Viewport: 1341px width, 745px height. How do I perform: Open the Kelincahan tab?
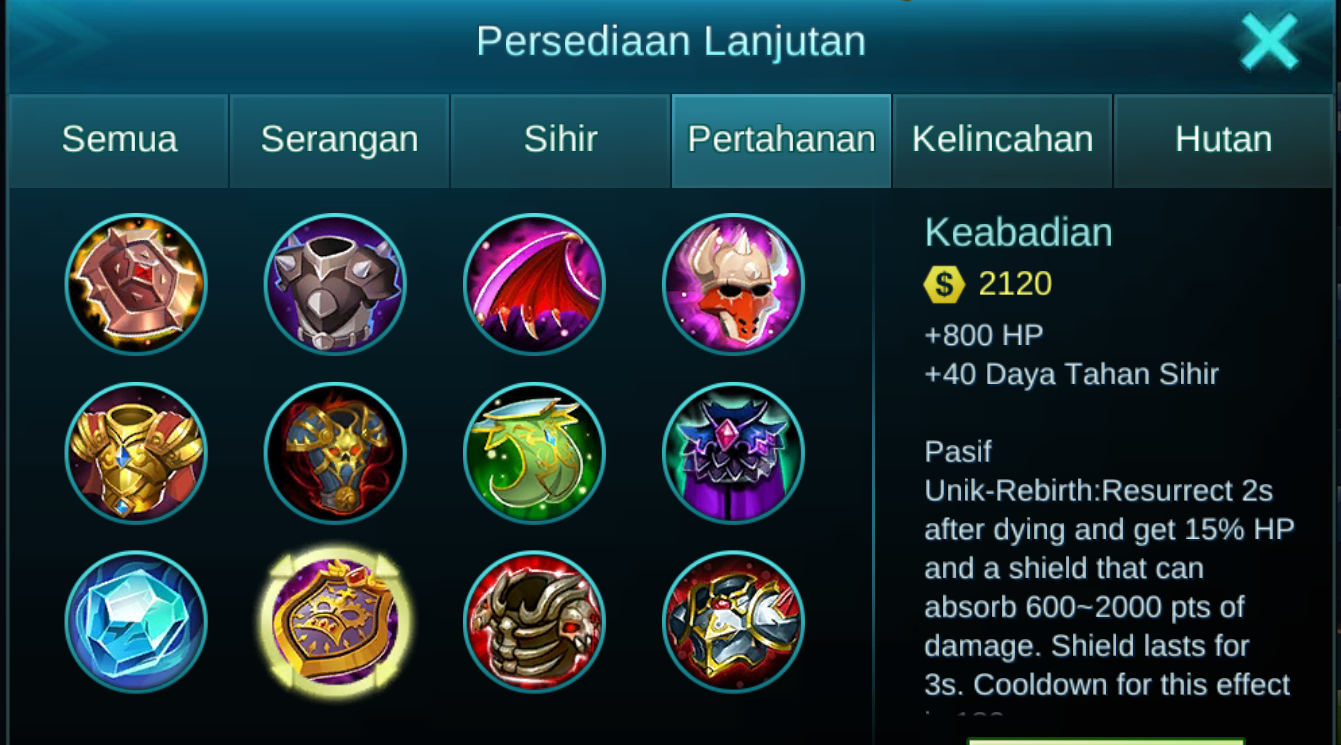tap(1002, 140)
